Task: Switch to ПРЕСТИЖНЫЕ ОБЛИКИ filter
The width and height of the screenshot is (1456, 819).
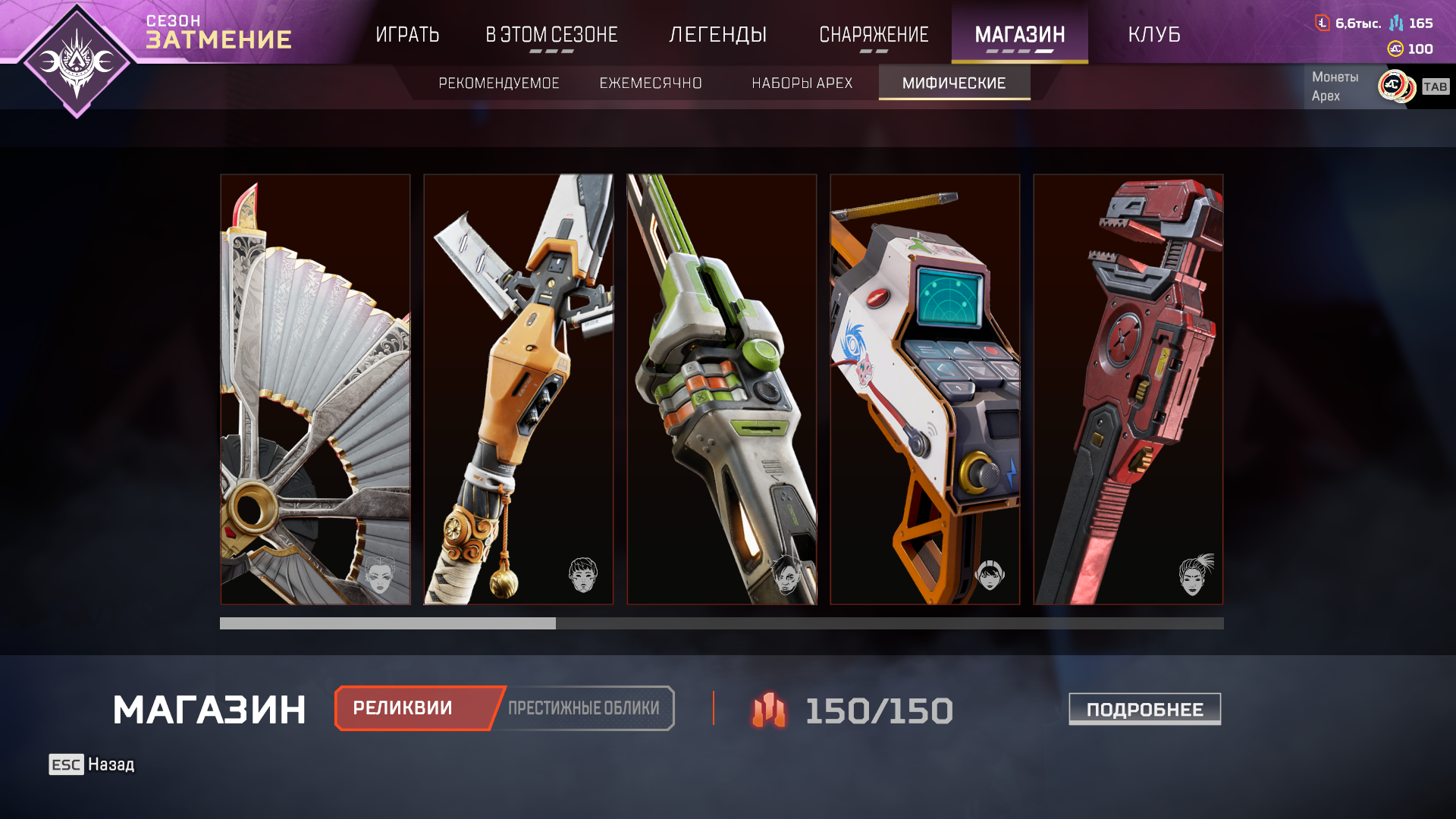Action: click(x=584, y=708)
